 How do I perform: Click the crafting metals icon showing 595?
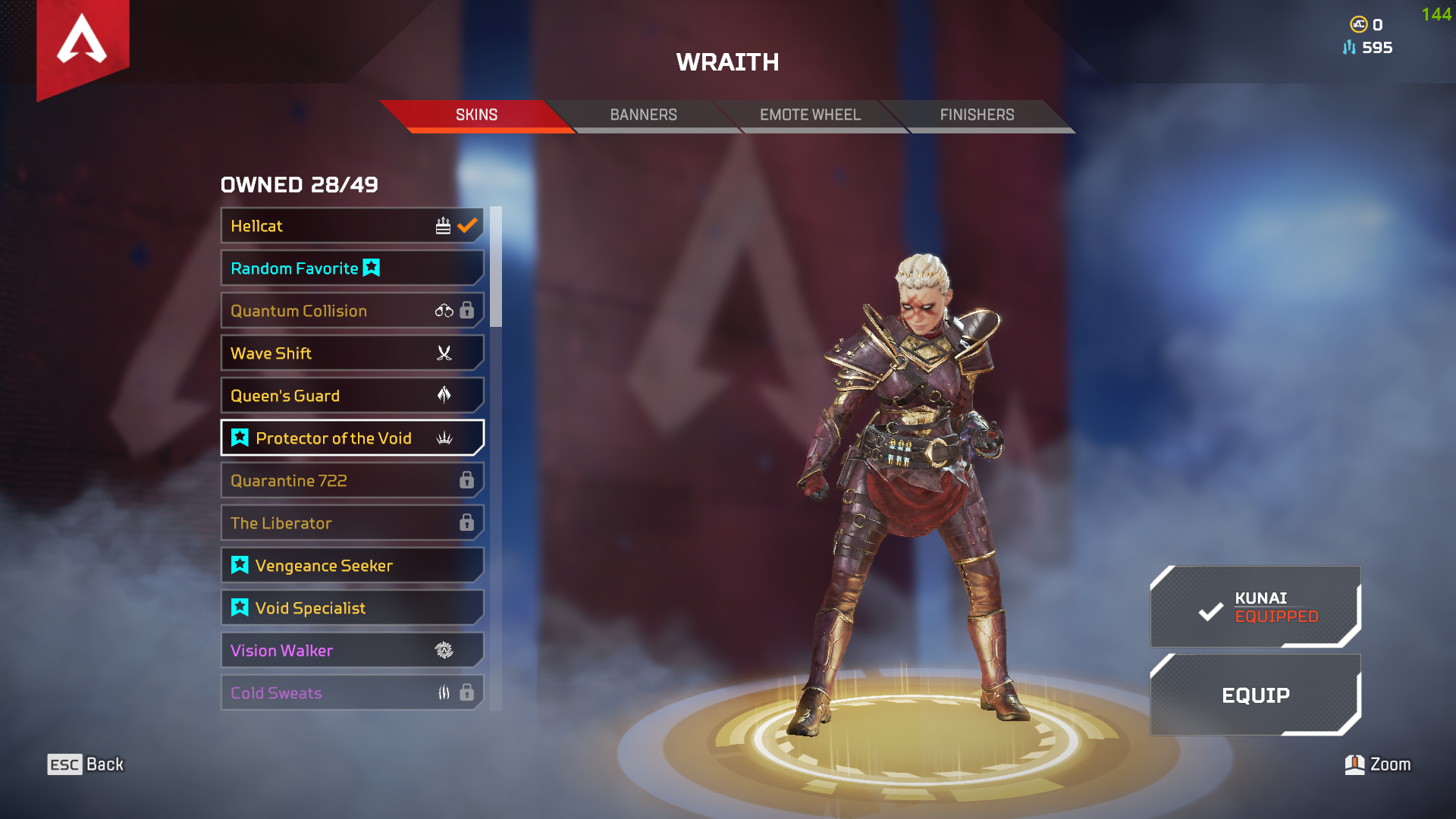[1348, 48]
